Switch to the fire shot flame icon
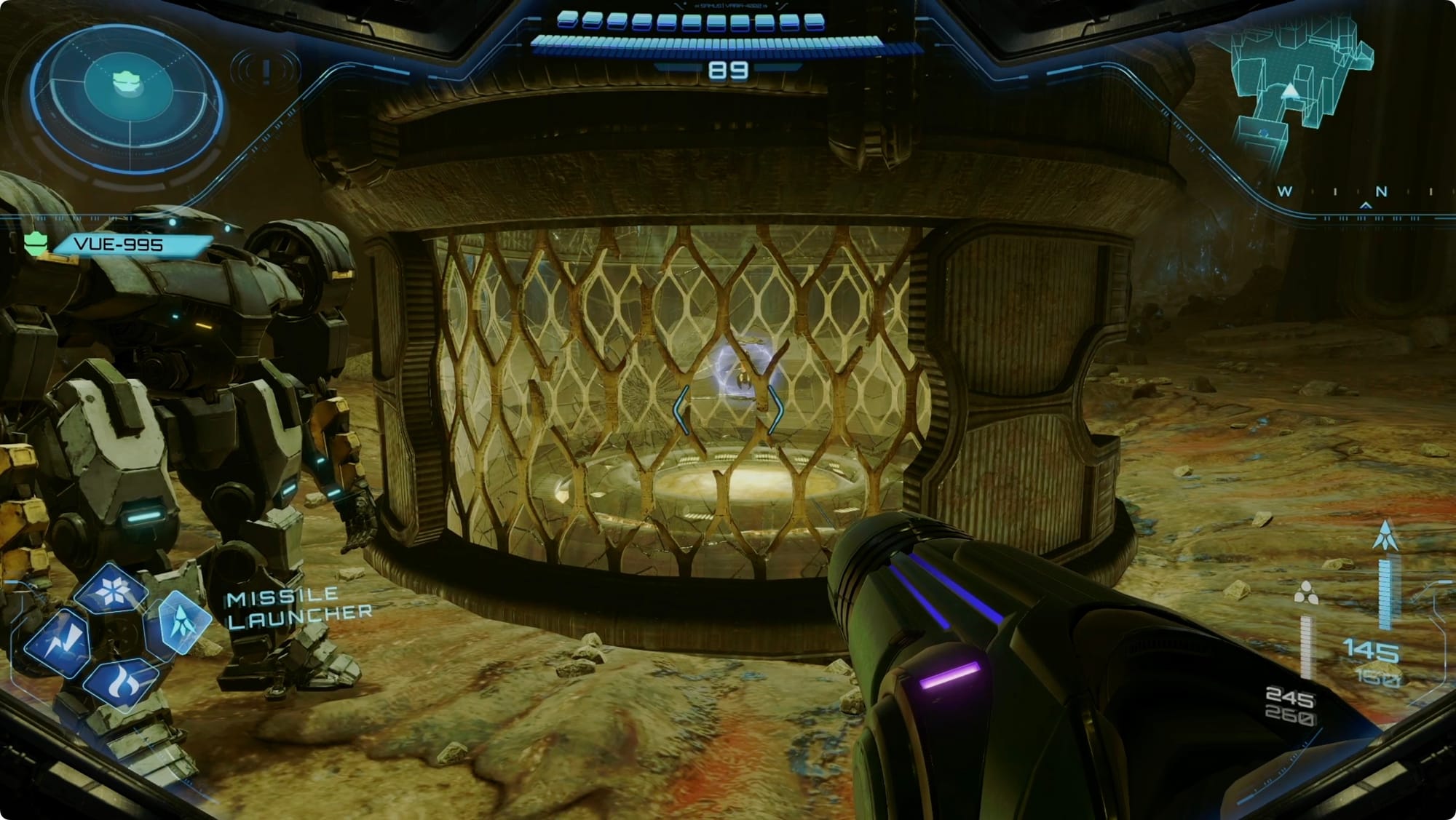 [x=120, y=683]
